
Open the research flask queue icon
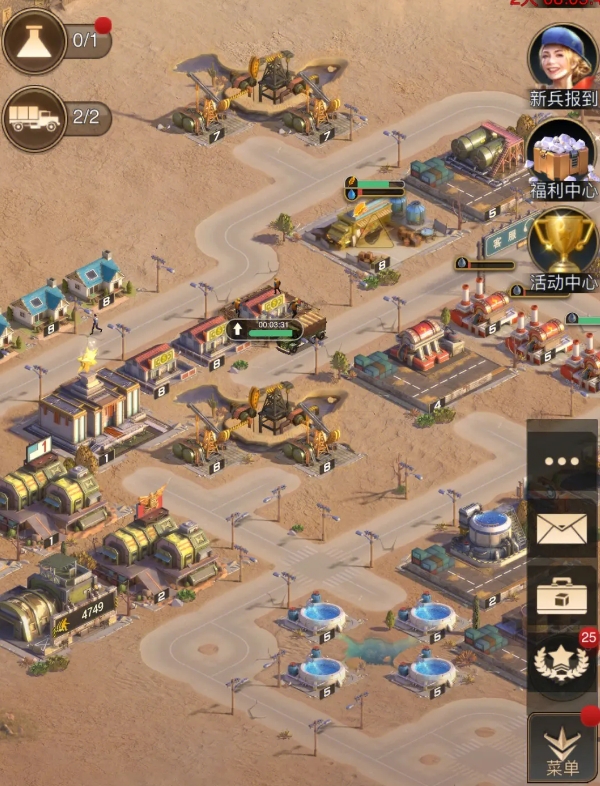coord(35,41)
